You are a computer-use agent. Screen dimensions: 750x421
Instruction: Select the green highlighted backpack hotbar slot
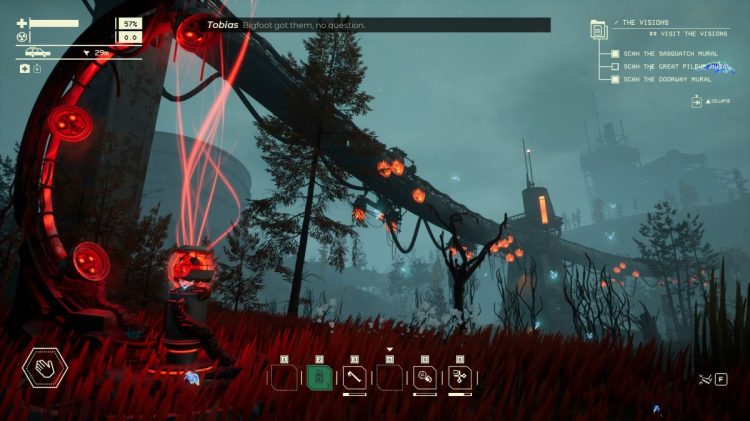[320, 378]
